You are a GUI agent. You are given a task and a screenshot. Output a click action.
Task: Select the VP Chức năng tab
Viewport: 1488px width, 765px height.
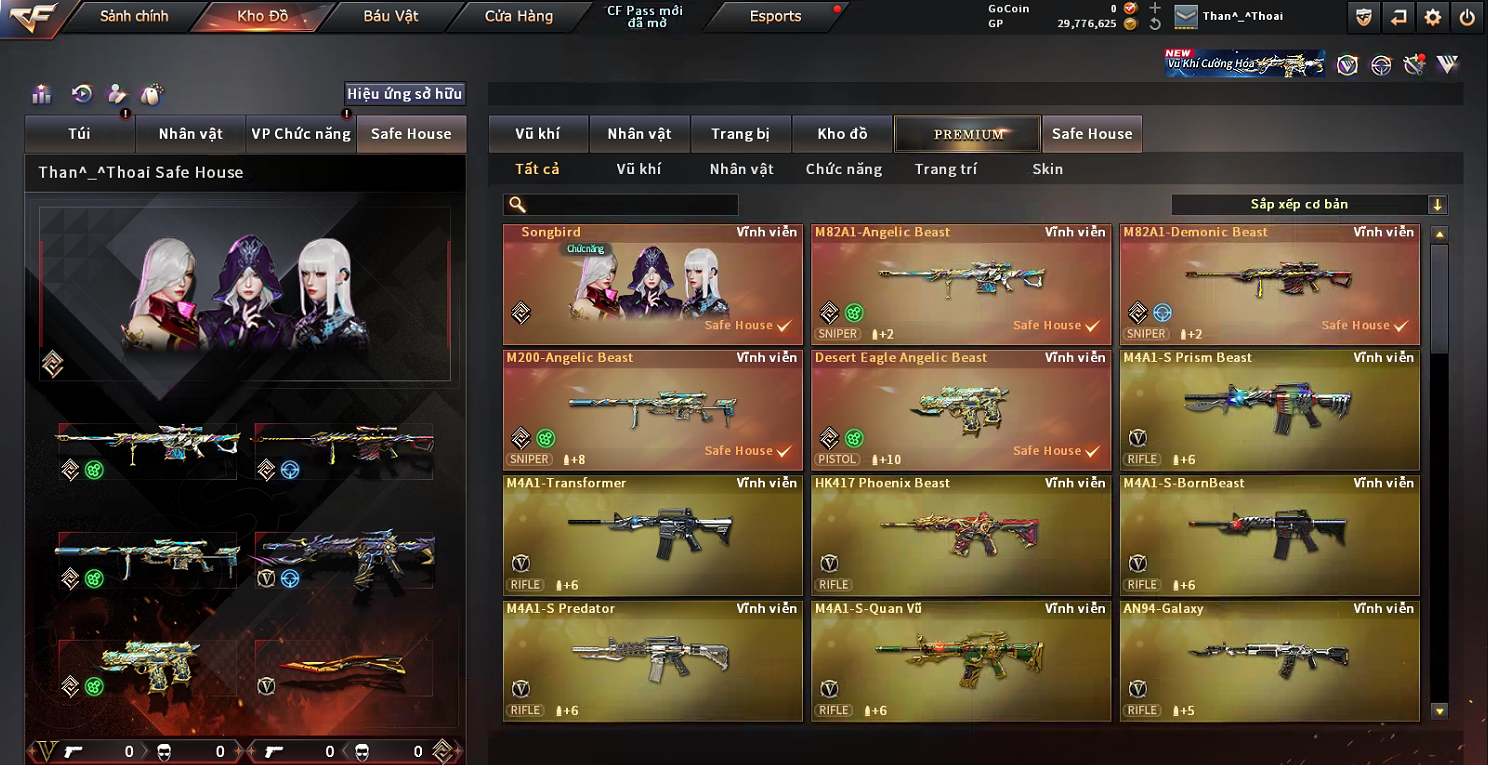301,134
